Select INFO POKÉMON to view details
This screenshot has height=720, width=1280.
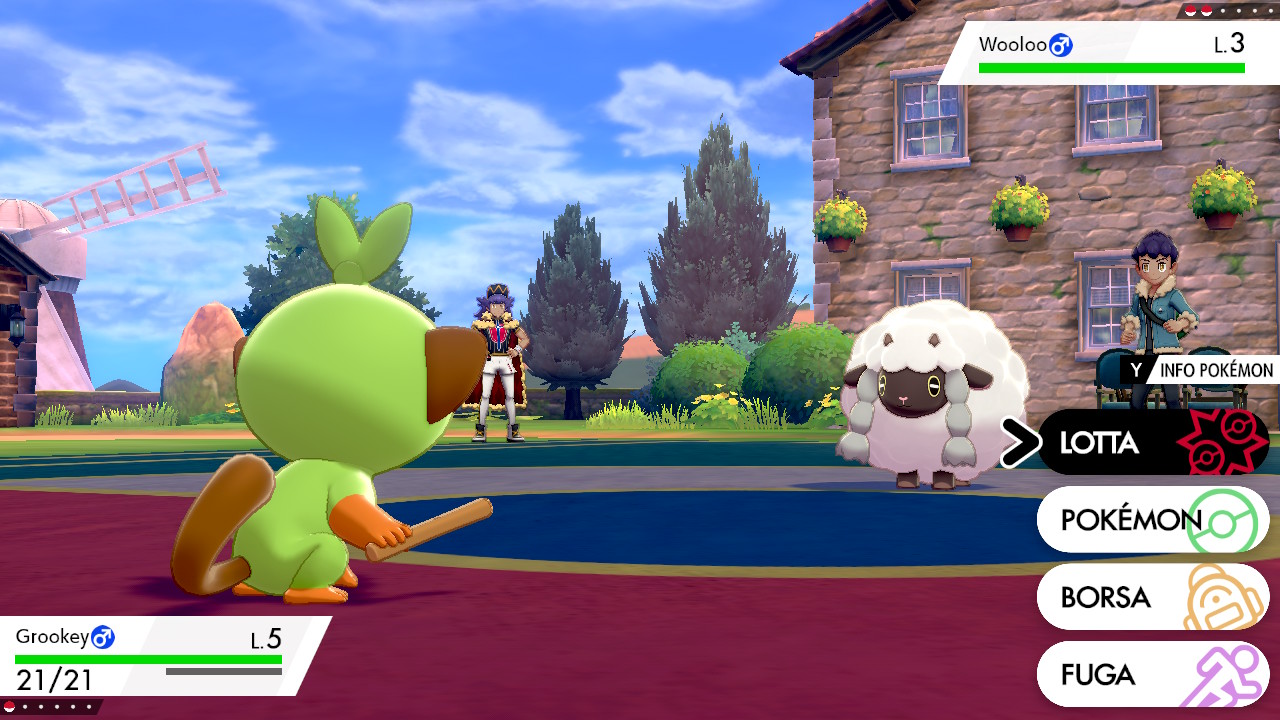pyautogui.click(x=1200, y=370)
